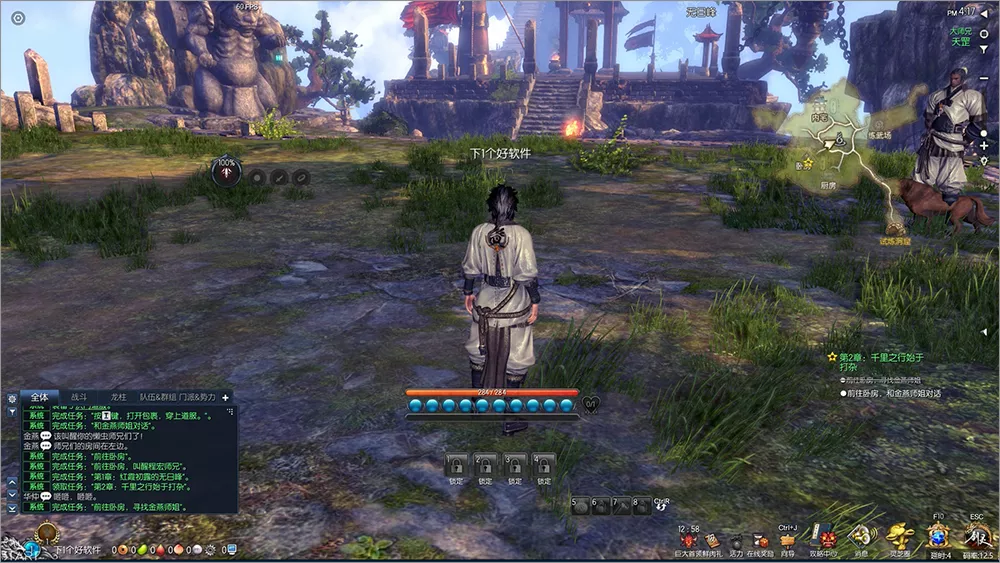Click the F10 shop orb icon

(x=939, y=535)
